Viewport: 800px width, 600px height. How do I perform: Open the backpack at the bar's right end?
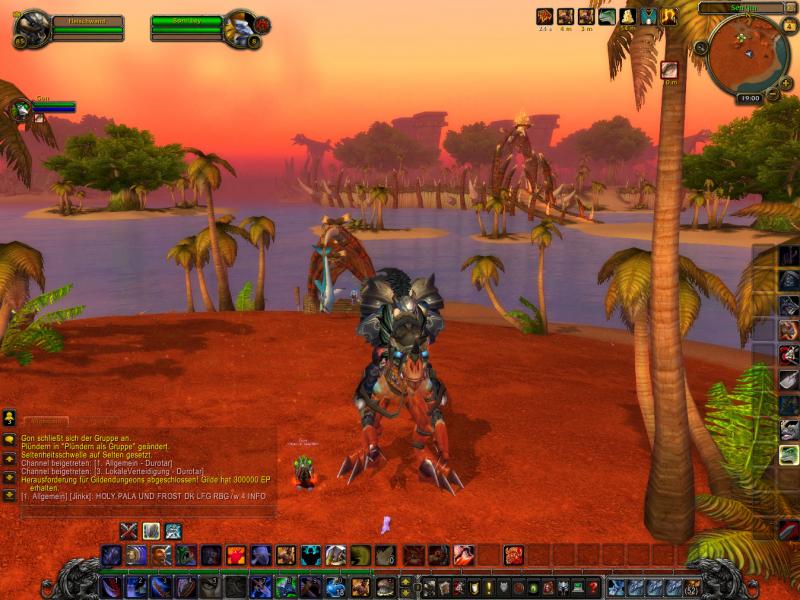[x=691, y=587]
